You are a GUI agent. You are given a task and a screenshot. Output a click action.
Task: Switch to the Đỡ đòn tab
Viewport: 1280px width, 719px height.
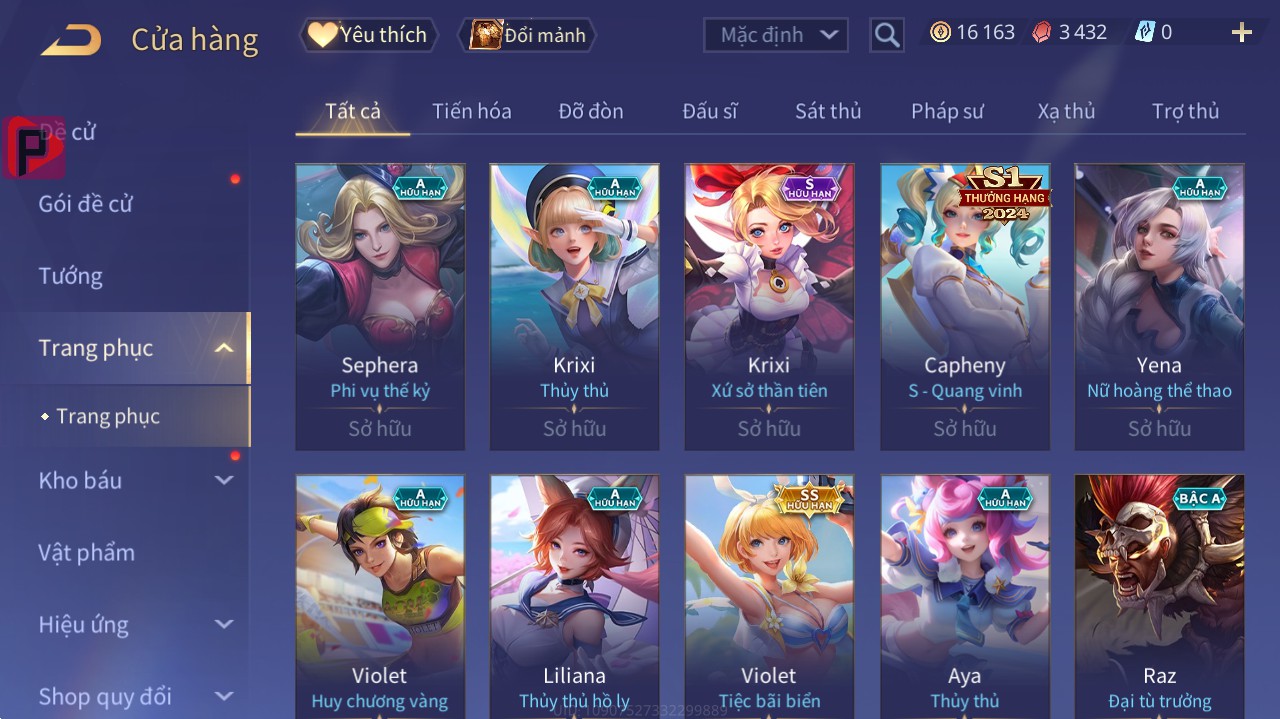point(590,111)
